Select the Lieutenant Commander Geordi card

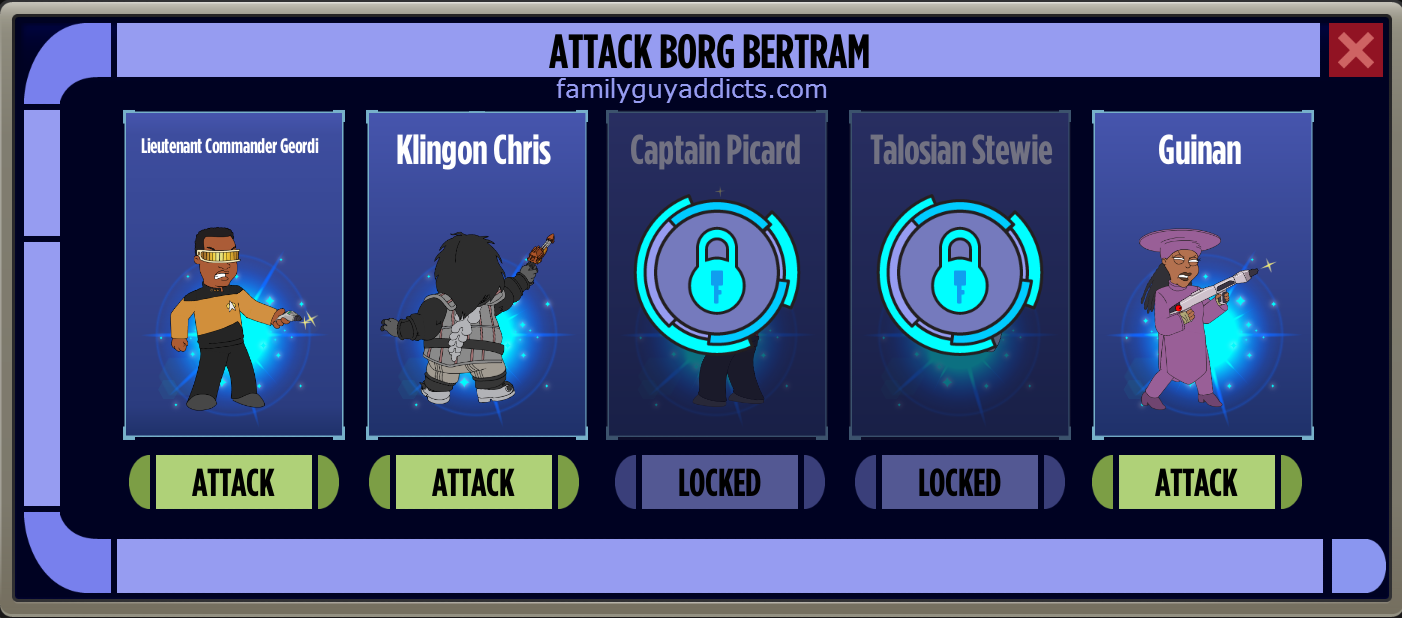click(234, 275)
